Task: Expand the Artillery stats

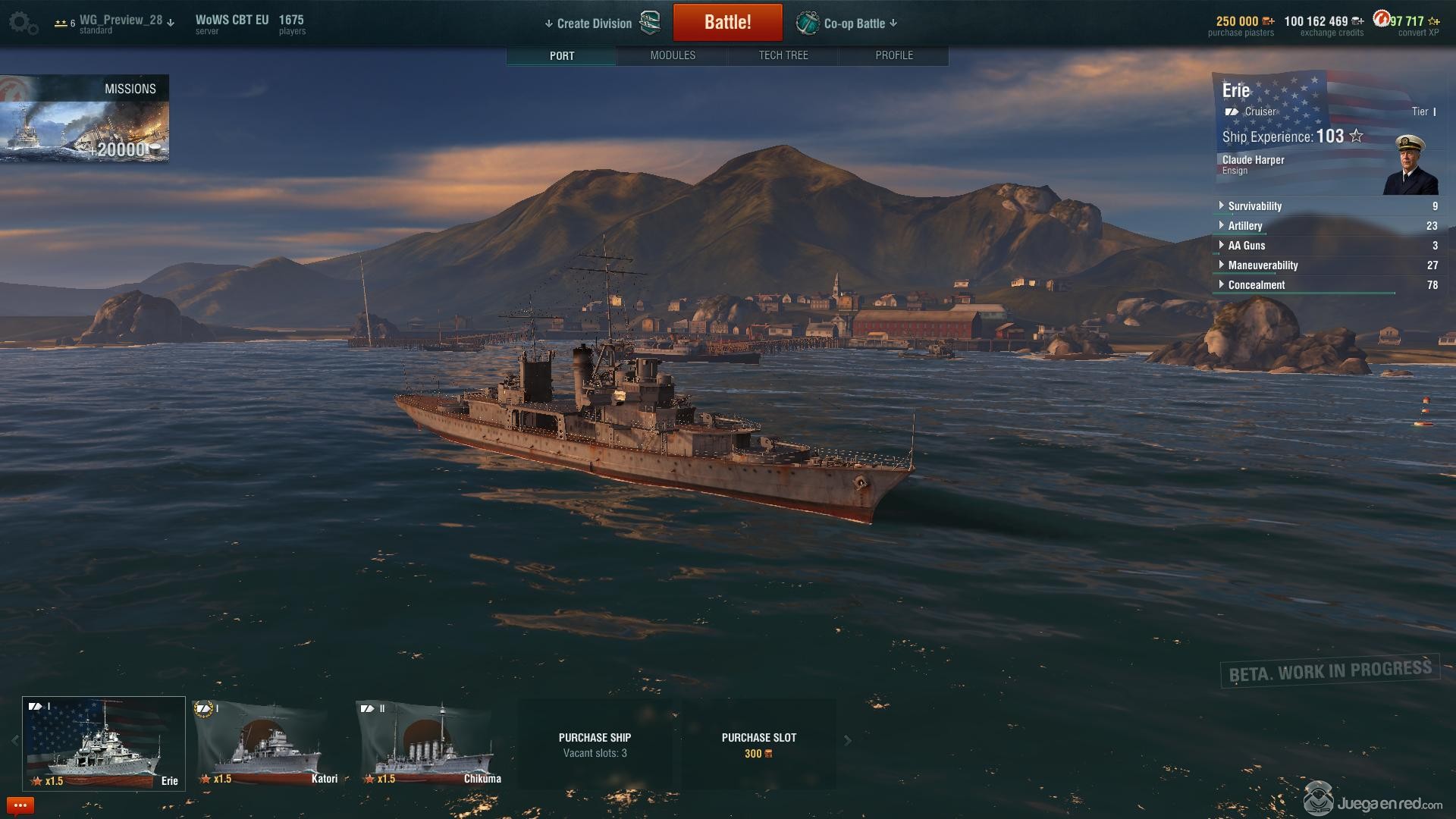Action: tap(1244, 226)
